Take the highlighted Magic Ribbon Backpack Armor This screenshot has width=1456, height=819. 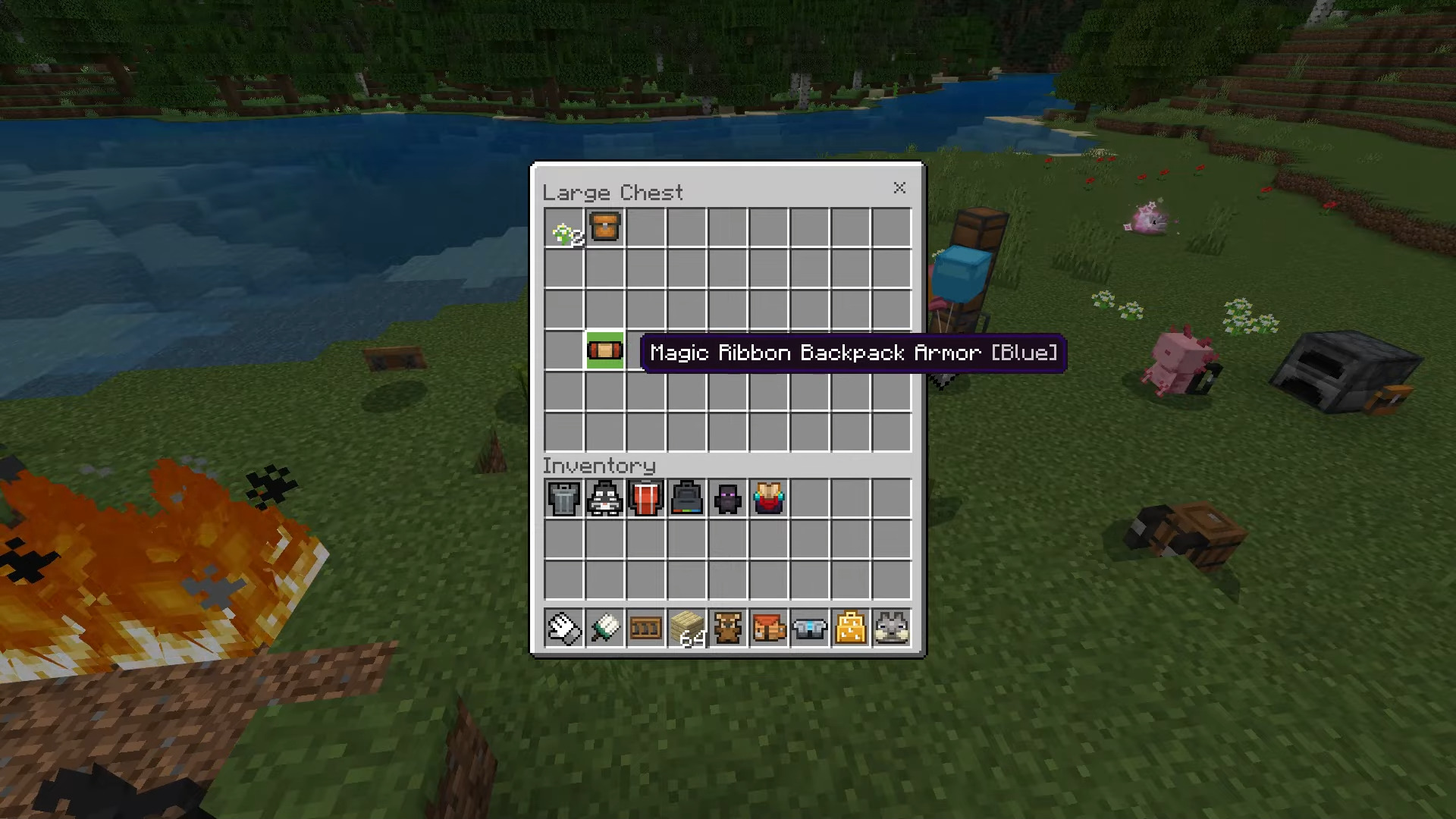605,350
